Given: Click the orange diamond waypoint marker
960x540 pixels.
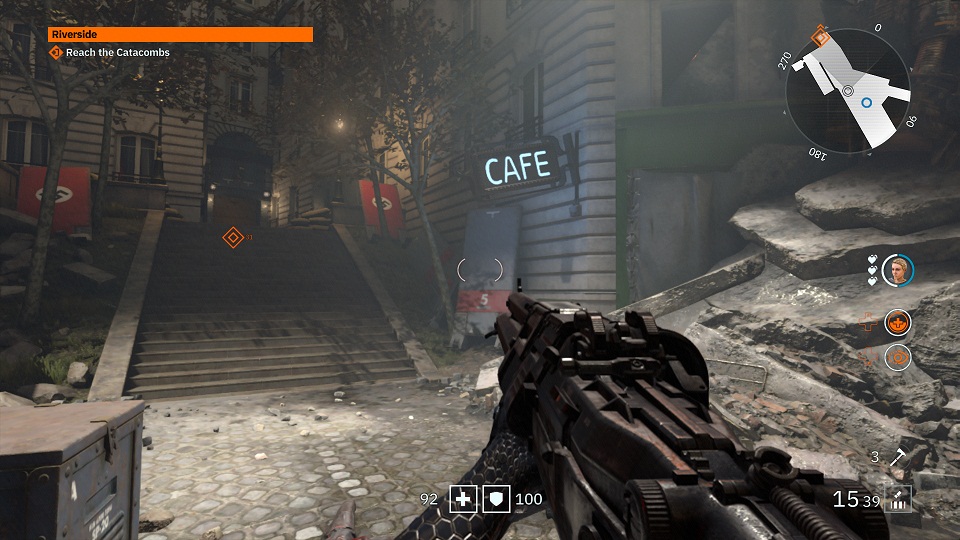Looking at the screenshot, I should [x=232, y=237].
